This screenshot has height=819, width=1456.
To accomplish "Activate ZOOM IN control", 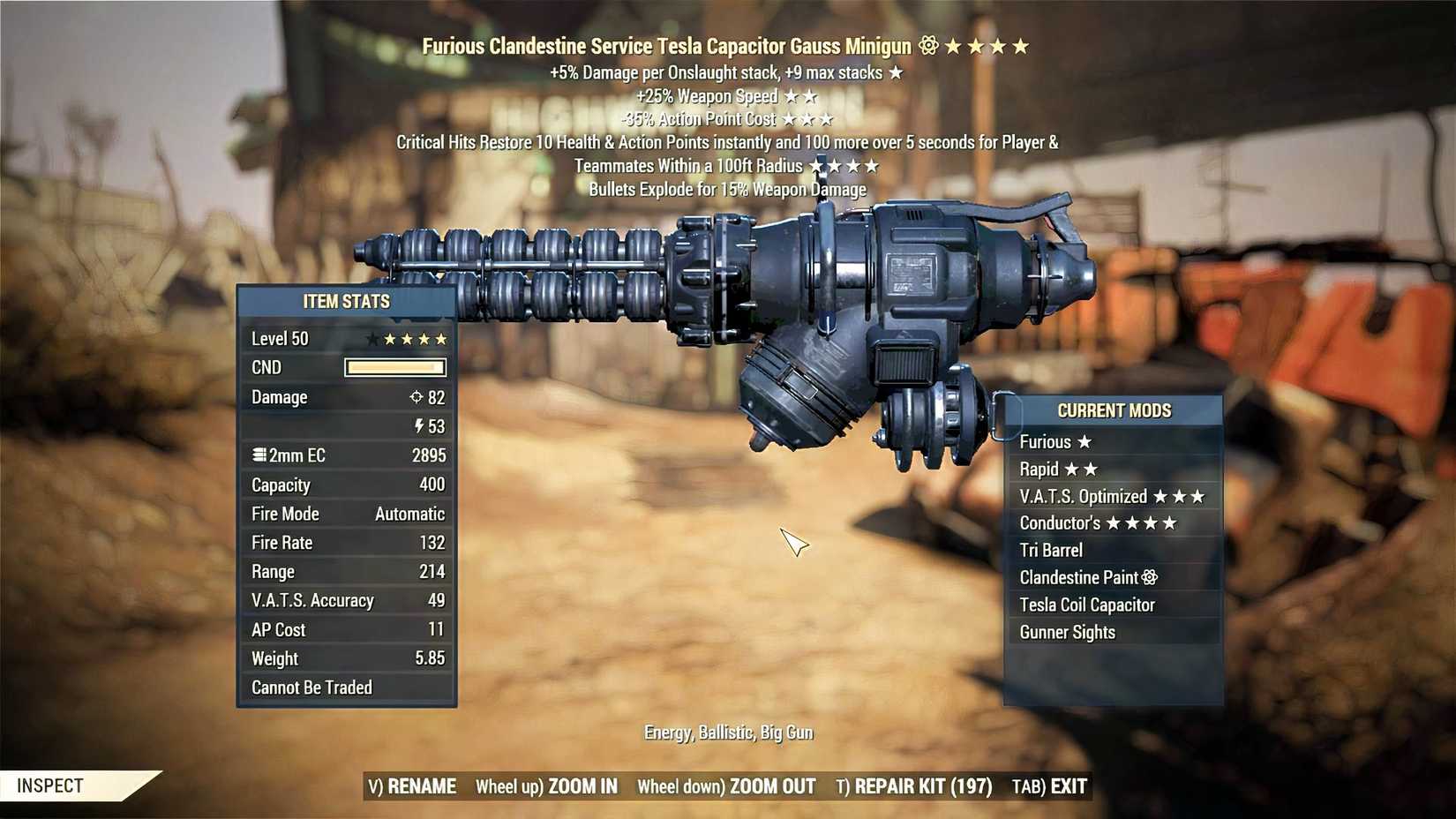I will coord(582,785).
